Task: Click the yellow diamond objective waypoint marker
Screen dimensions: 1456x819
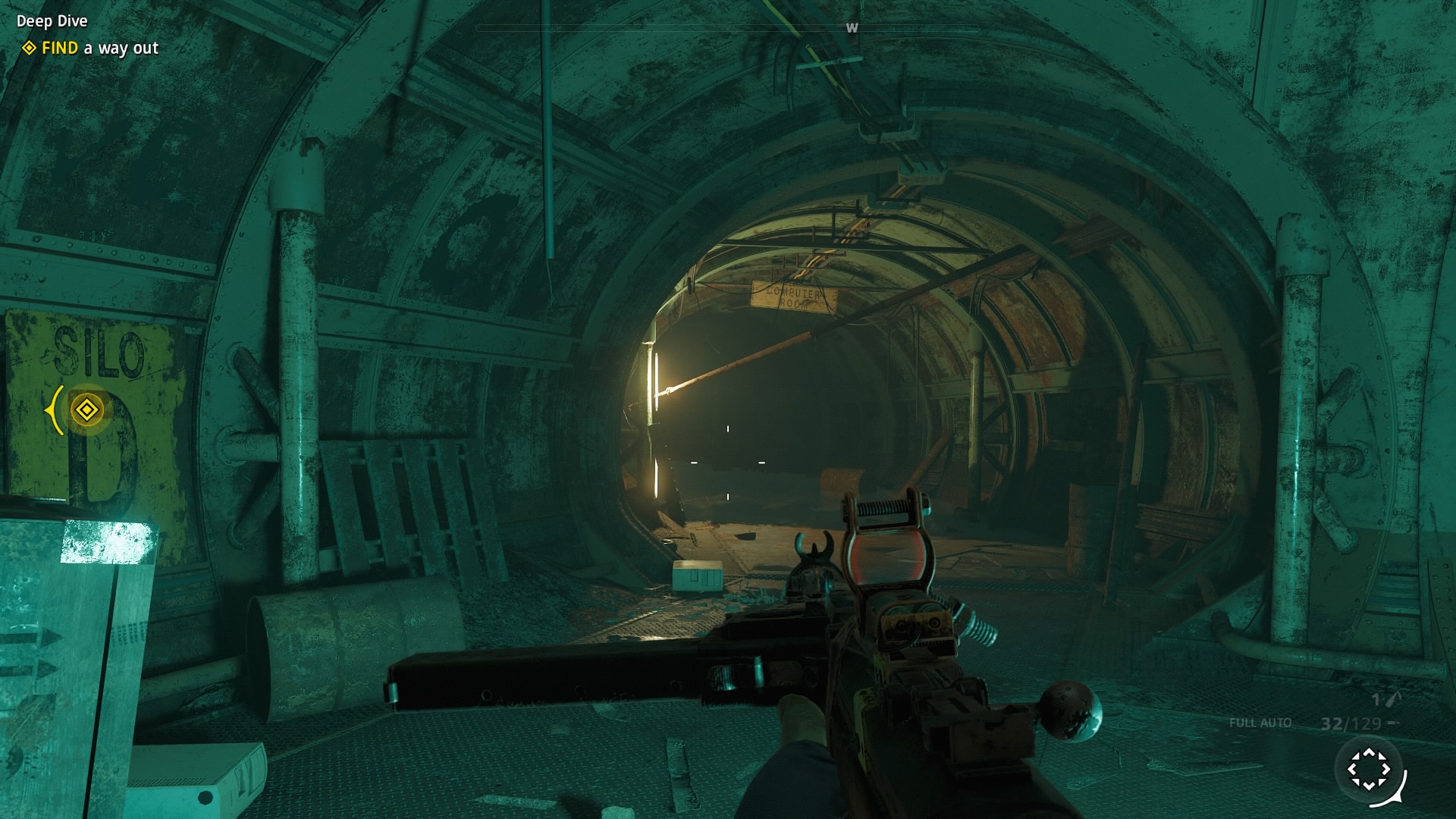Action: click(86, 410)
